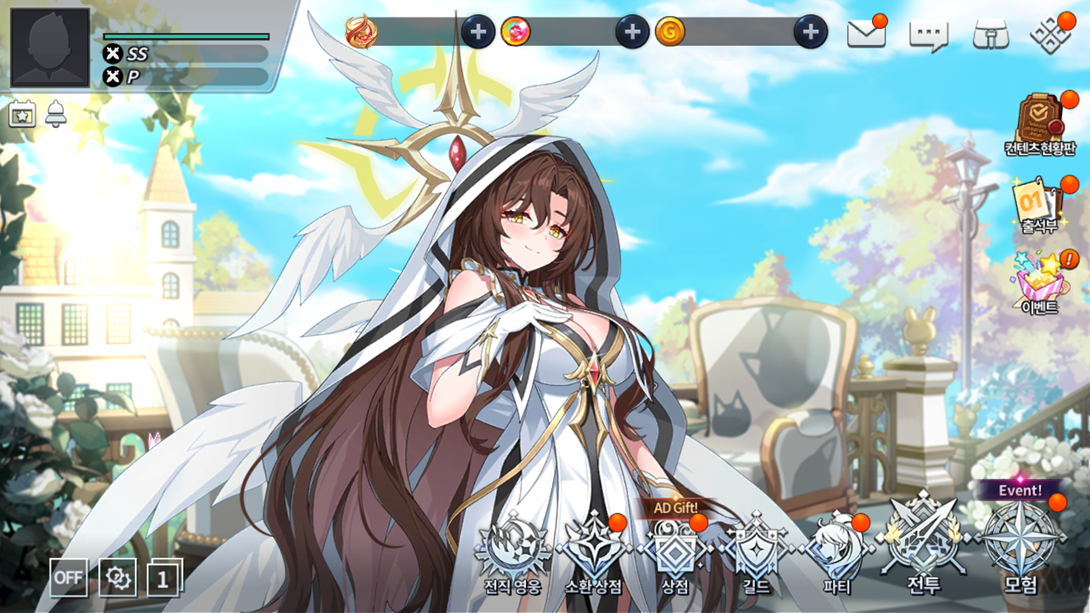Open the chat speech bubble
Image resolution: width=1090 pixels, height=613 pixels.
[928, 35]
